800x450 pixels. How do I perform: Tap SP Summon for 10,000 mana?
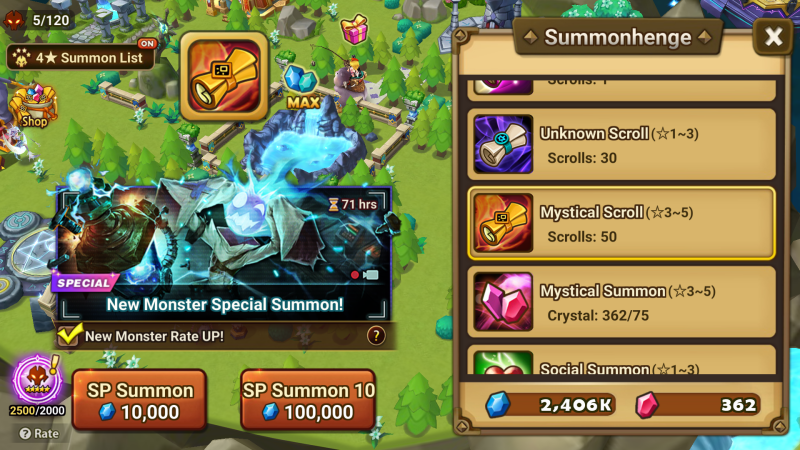(x=139, y=399)
